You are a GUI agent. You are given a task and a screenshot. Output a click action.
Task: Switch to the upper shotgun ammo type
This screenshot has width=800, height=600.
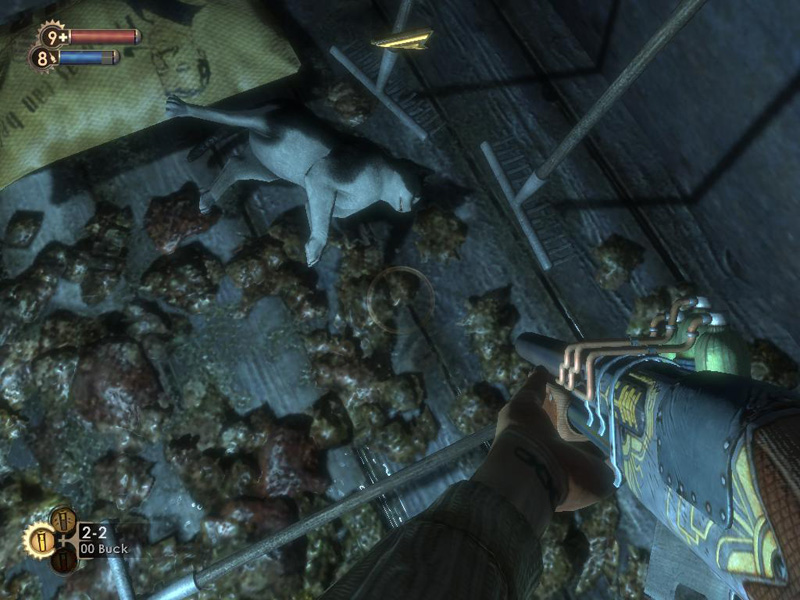point(65,519)
